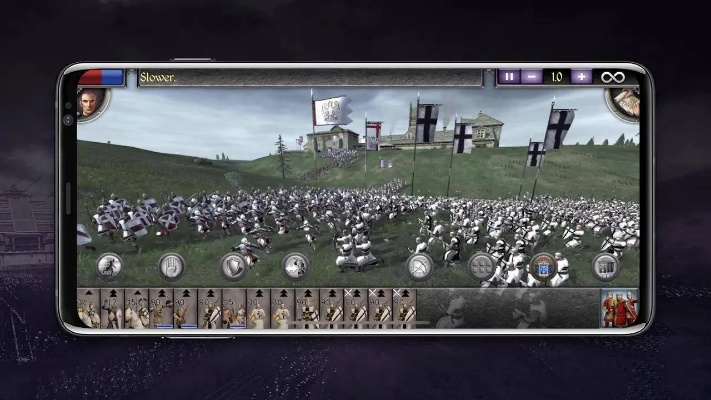Select the first unit card in the army bar

pos(89,309)
